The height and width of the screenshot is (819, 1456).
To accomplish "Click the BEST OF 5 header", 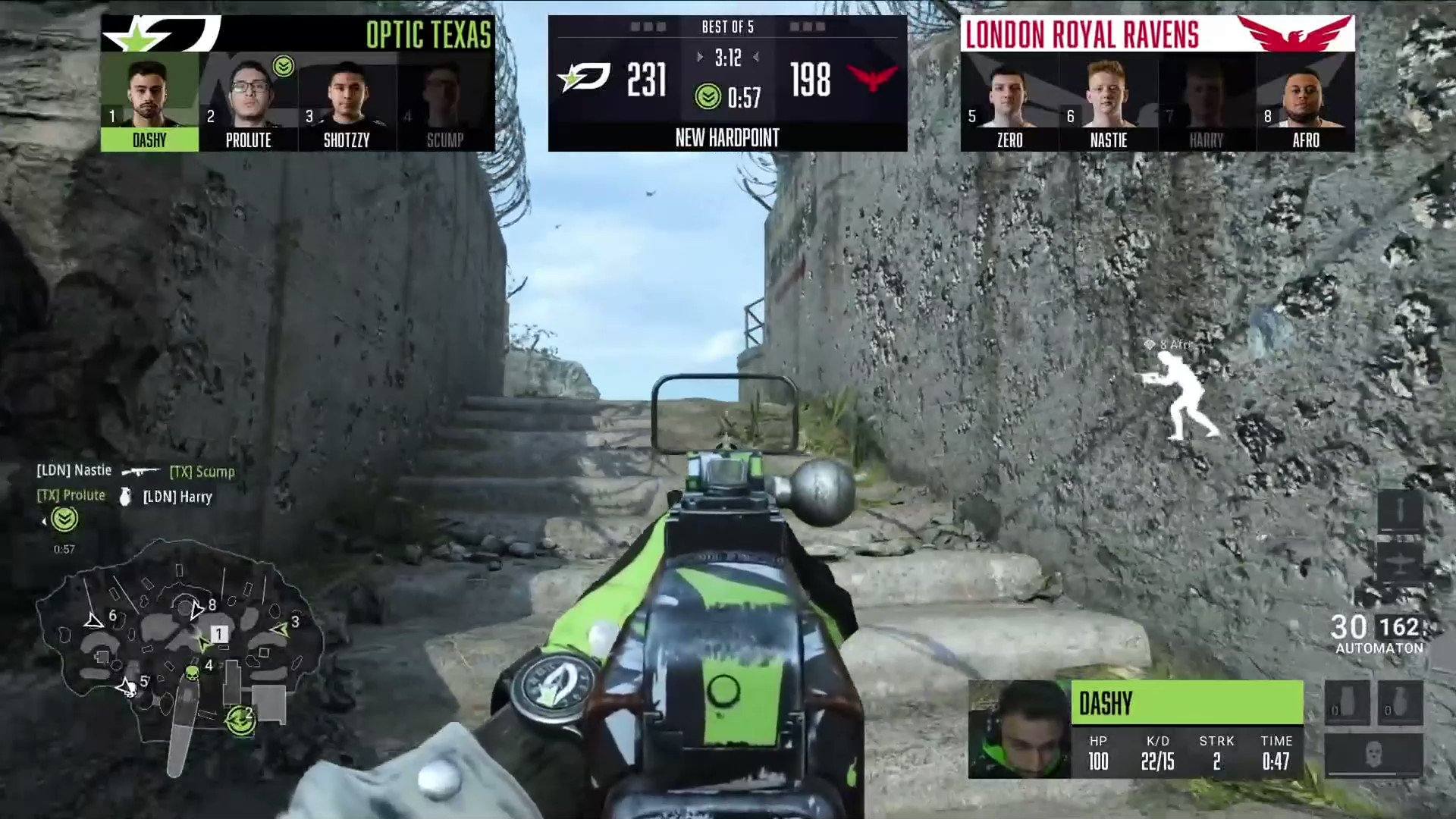I will pos(727,27).
